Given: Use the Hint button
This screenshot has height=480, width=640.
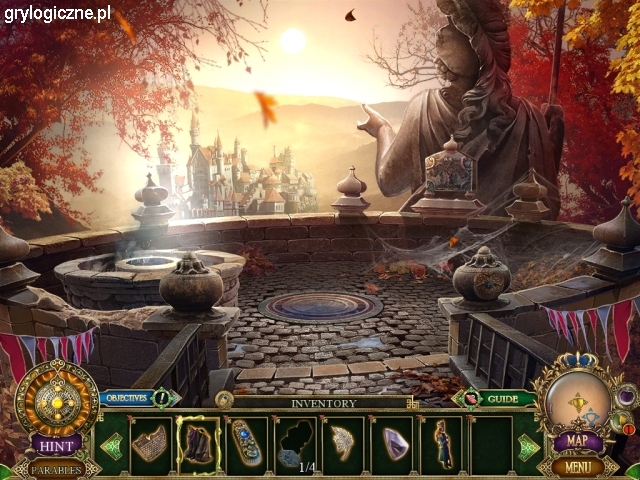Looking at the screenshot, I should 56,443.
